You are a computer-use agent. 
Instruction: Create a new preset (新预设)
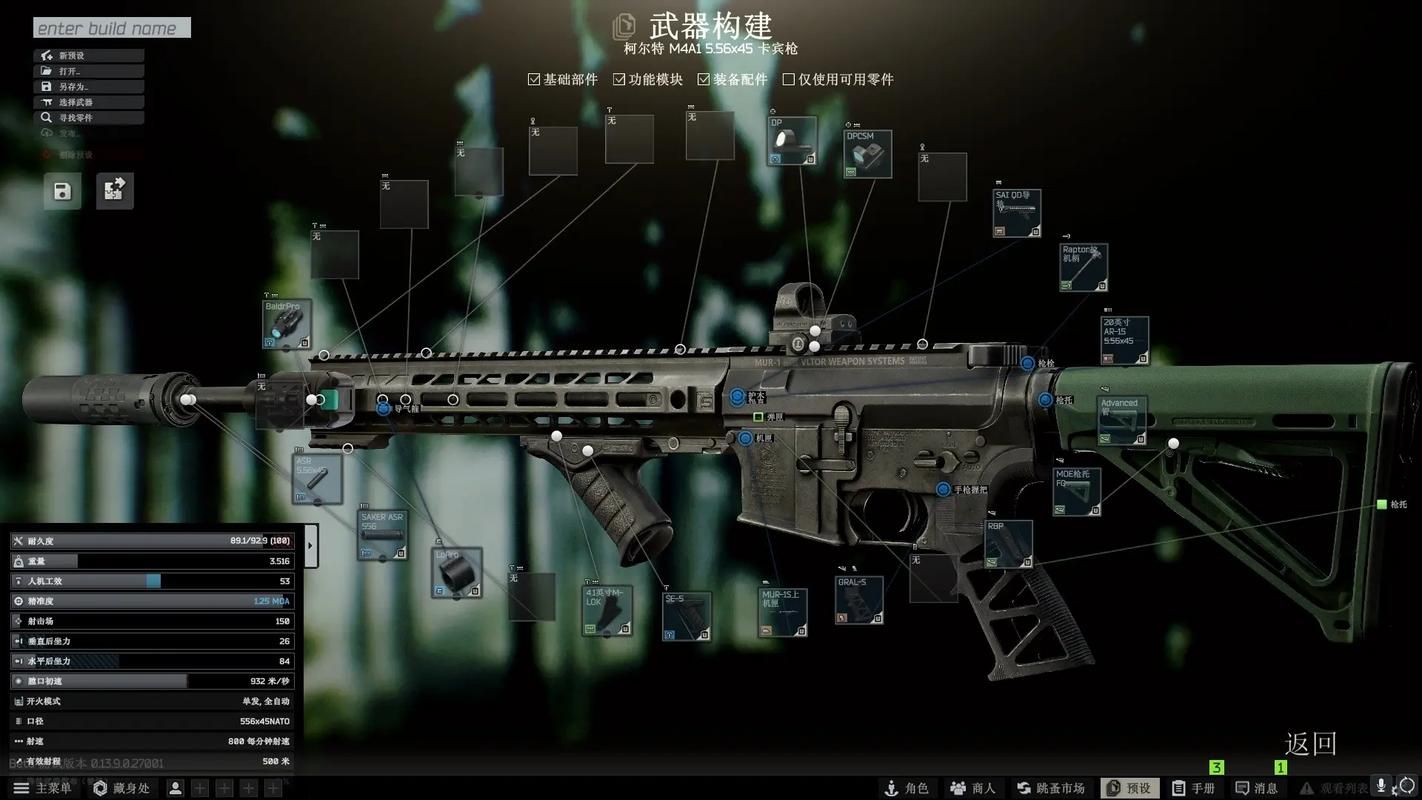point(88,55)
